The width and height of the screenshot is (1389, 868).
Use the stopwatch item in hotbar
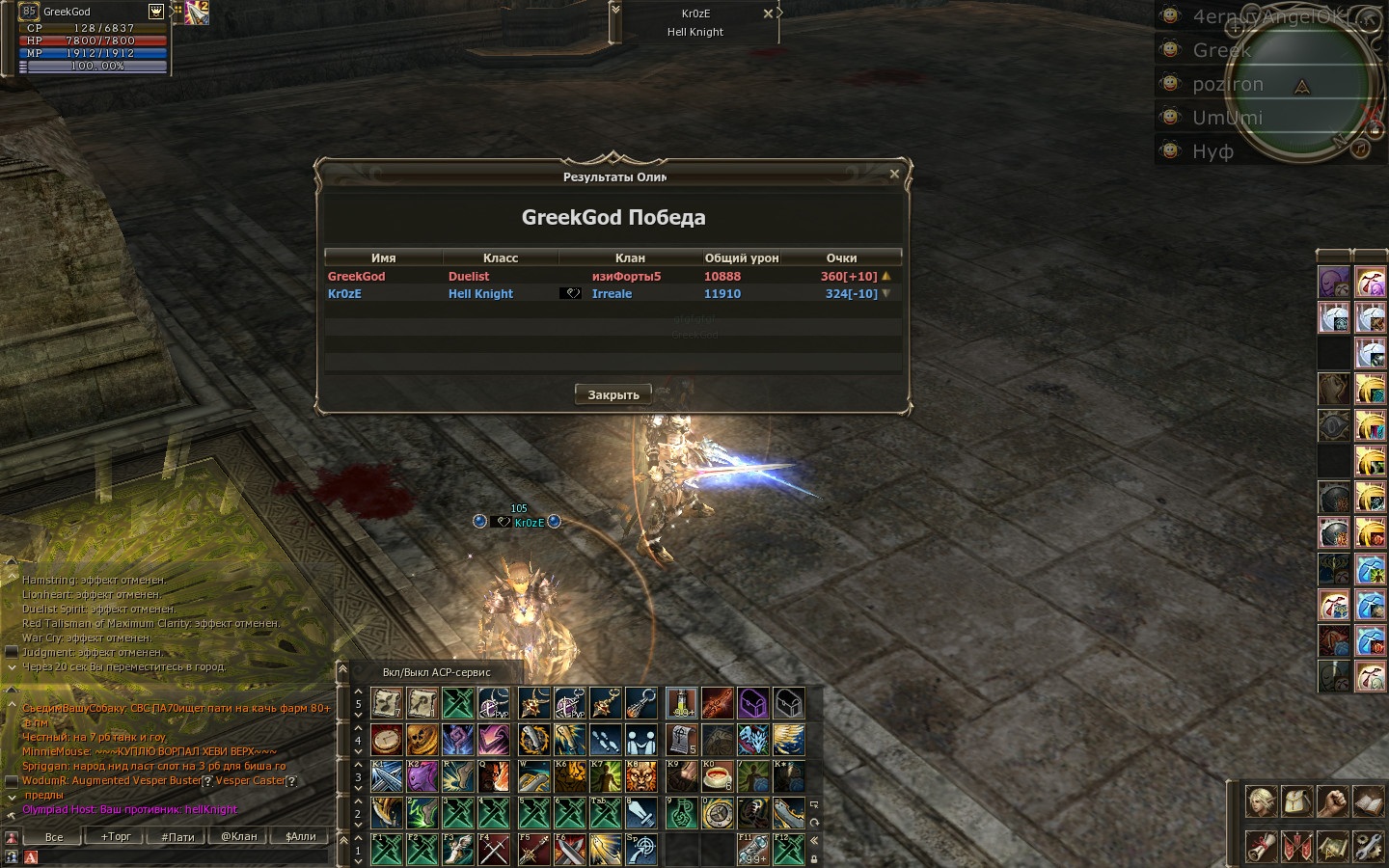387,740
